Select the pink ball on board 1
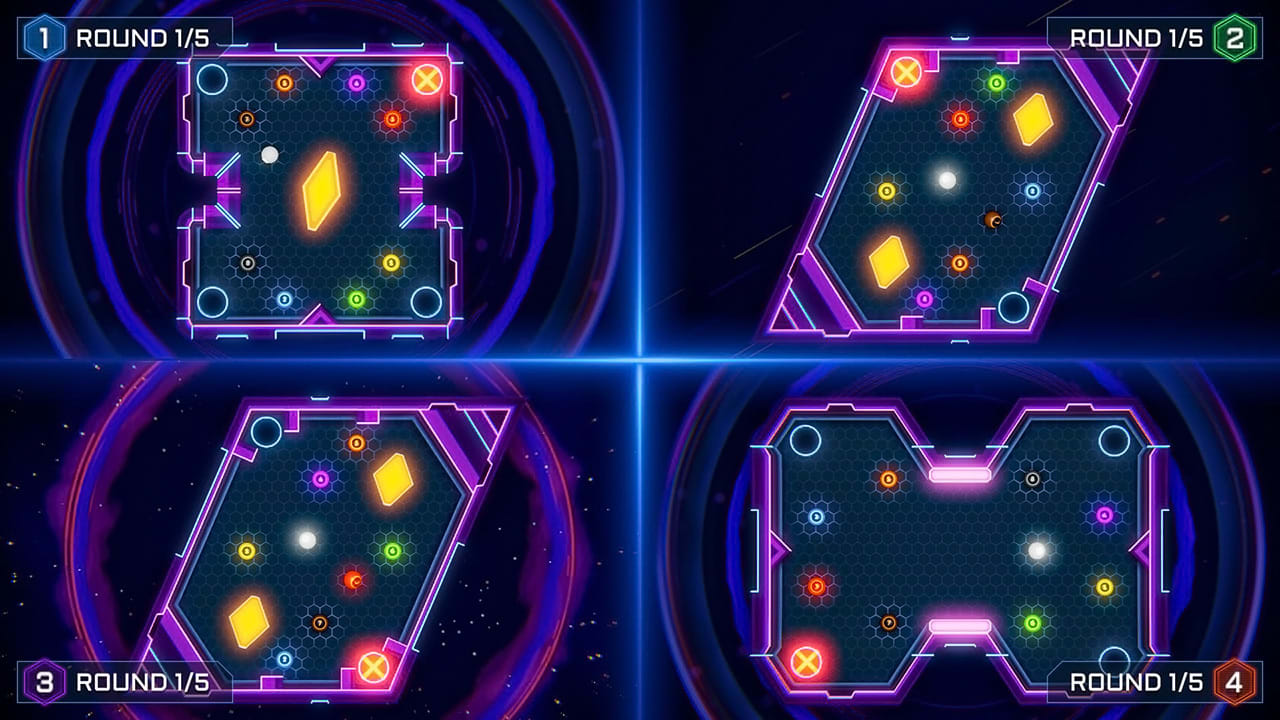Image resolution: width=1280 pixels, height=720 pixels. [x=357, y=82]
